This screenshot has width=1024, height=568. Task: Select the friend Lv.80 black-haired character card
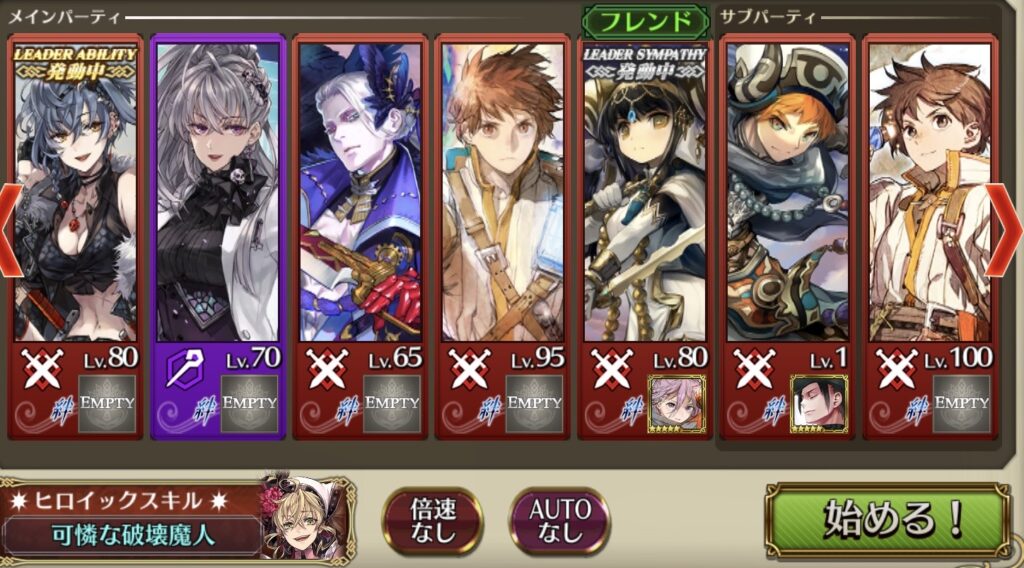(645, 200)
